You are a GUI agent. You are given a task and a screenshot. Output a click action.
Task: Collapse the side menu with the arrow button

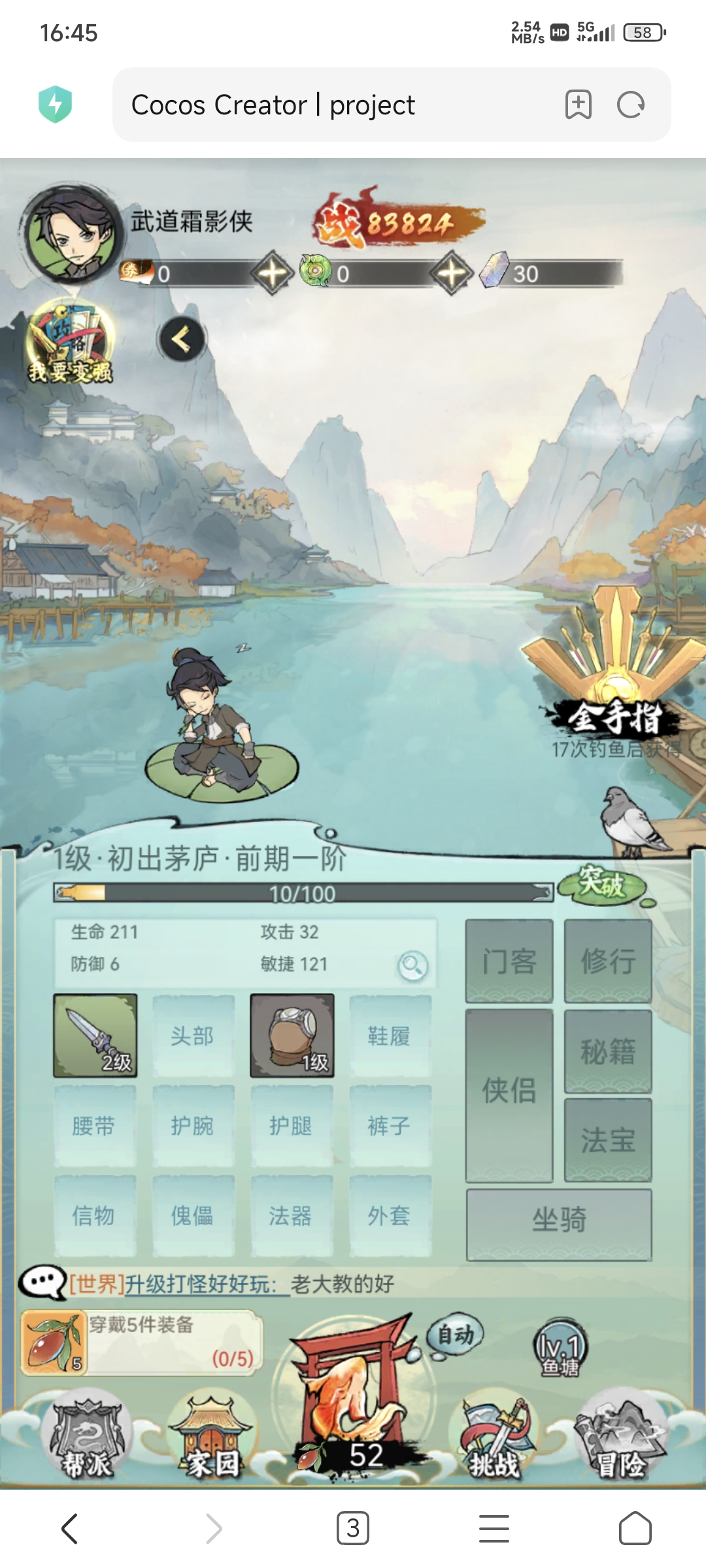pos(181,339)
